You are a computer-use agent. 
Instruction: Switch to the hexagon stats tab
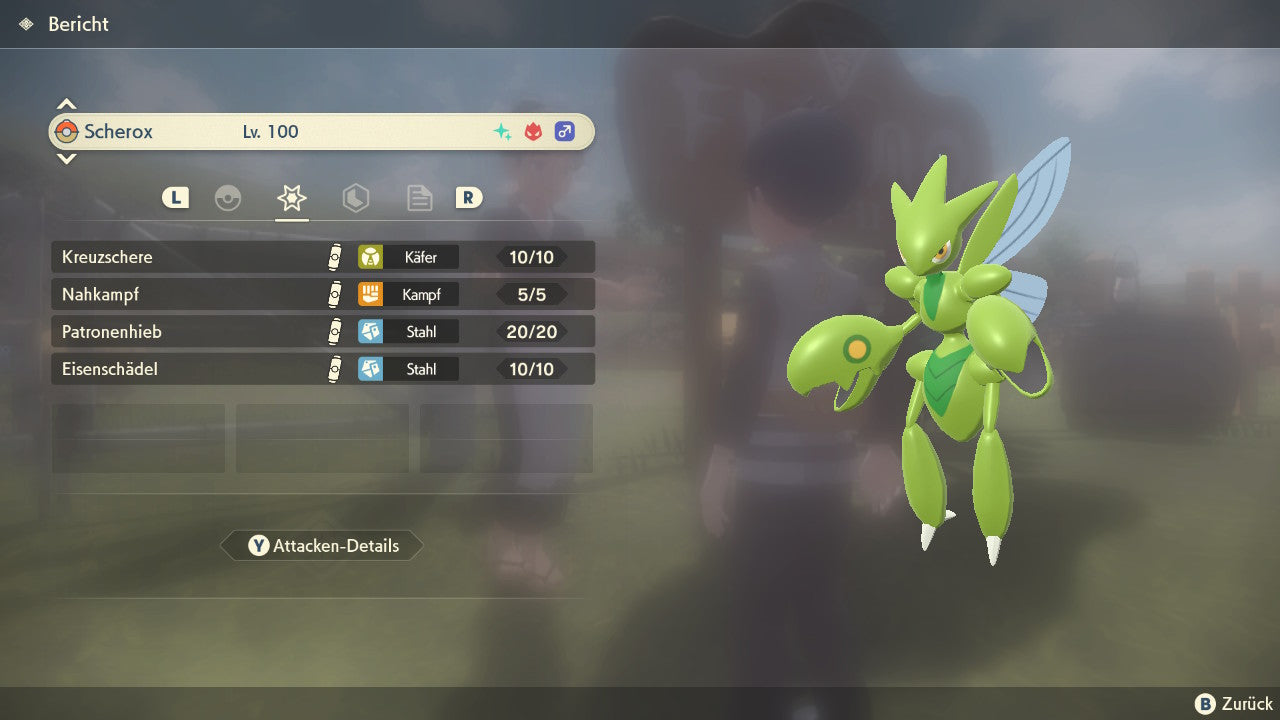coord(356,198)
